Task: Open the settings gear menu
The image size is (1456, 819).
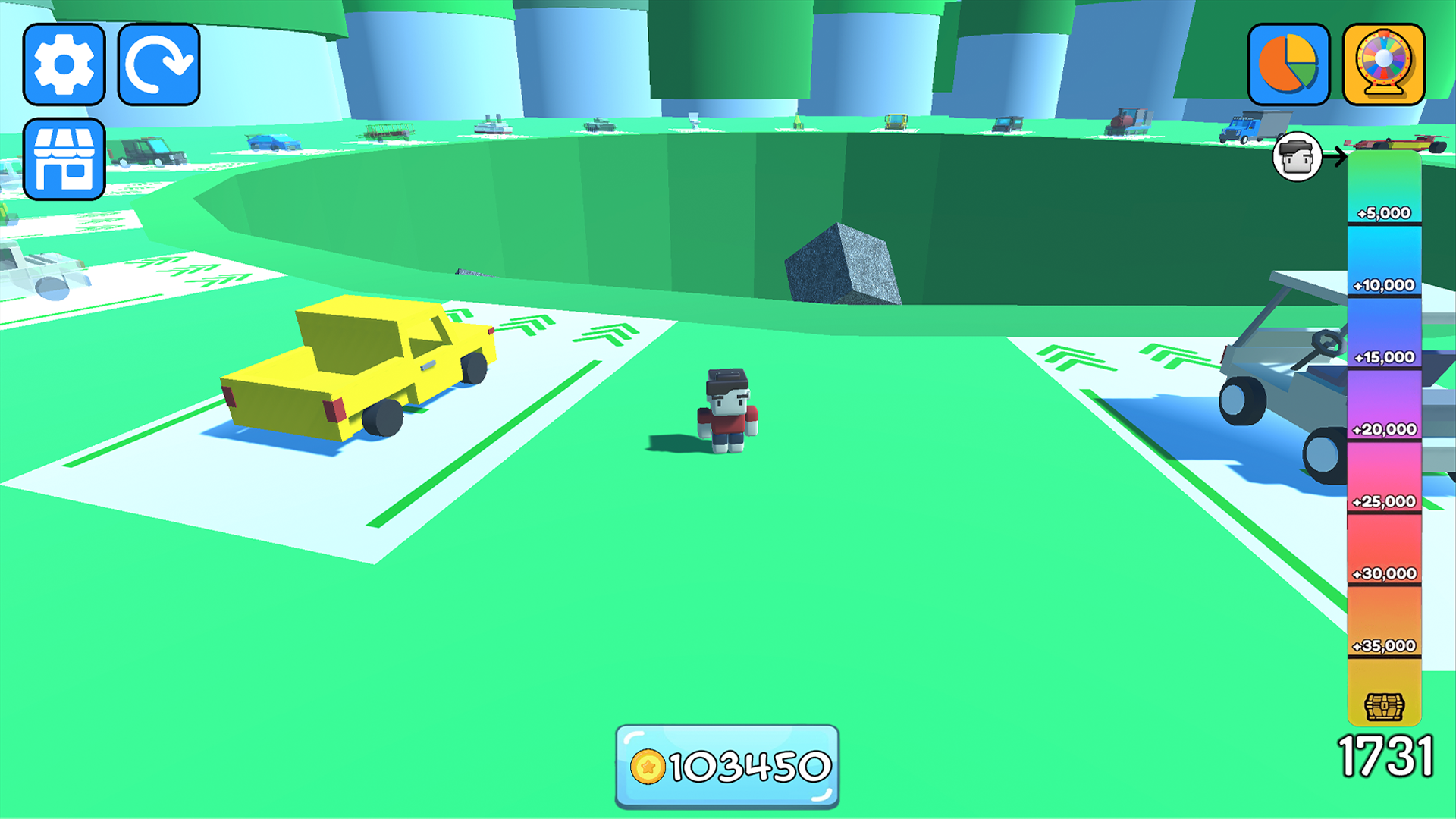Action: click(64, 64)
